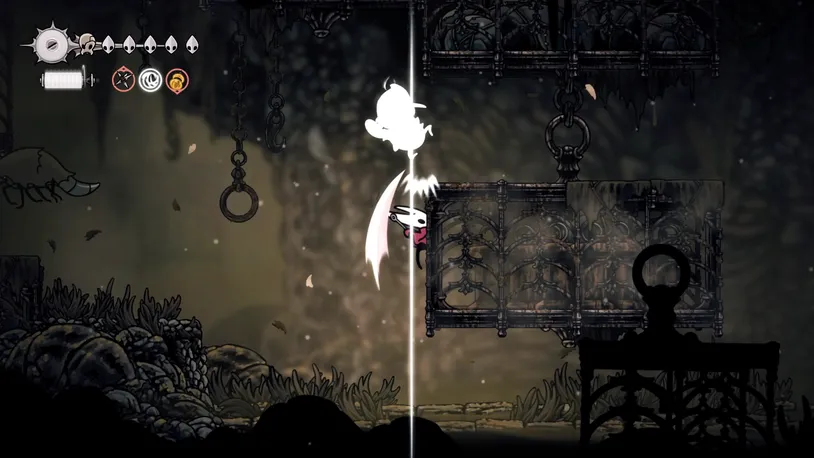Click the spiked crest emblem

click(51, 45)
